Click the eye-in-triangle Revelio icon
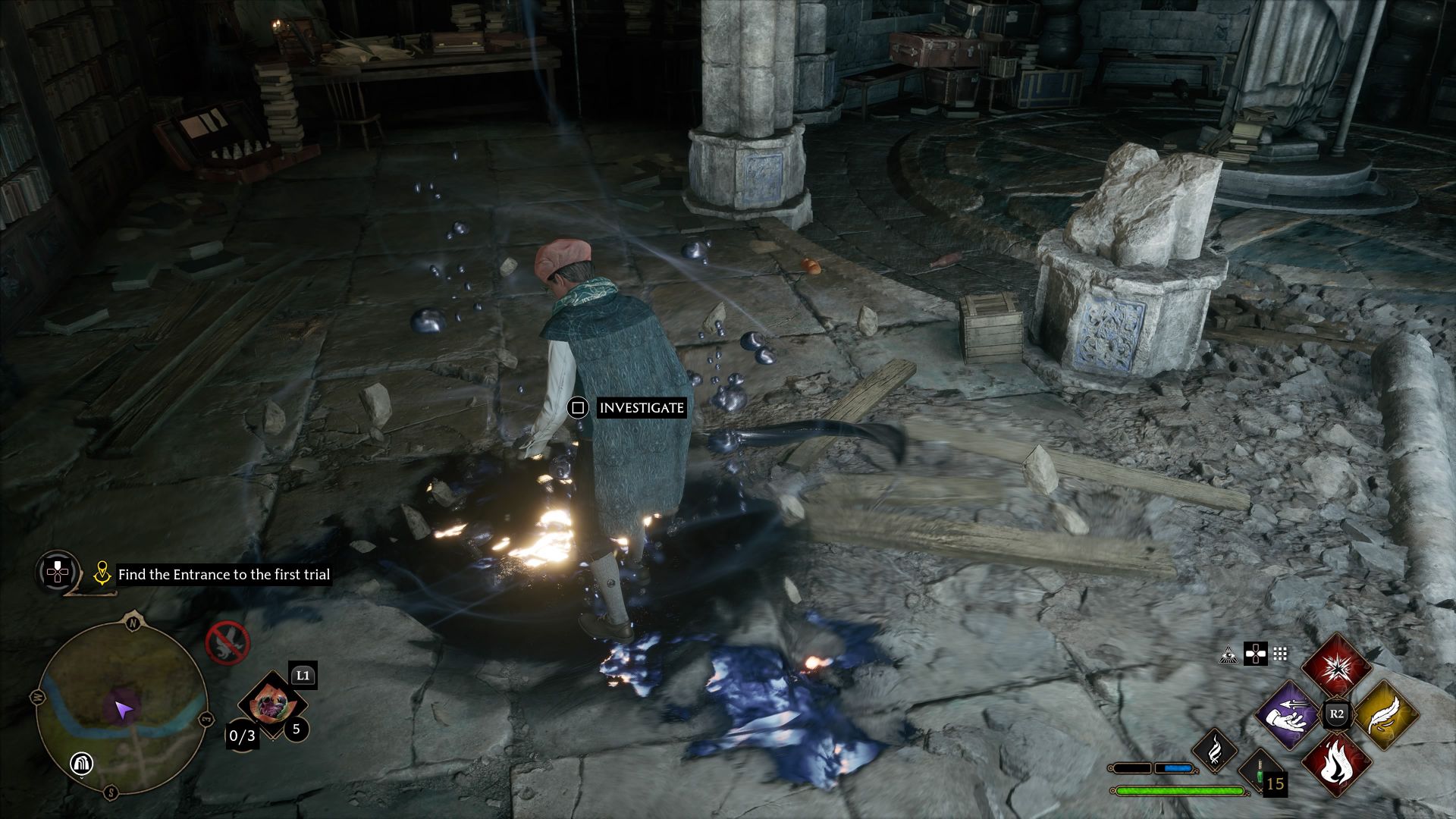The image size is (1456, 819). pos(1228,654)
